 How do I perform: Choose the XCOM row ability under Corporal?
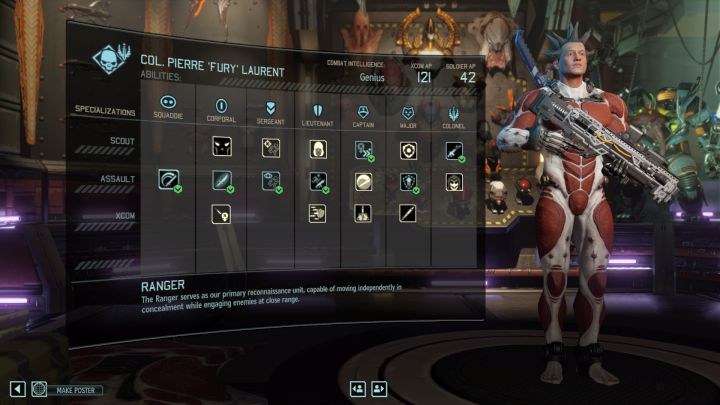(221, 212)
